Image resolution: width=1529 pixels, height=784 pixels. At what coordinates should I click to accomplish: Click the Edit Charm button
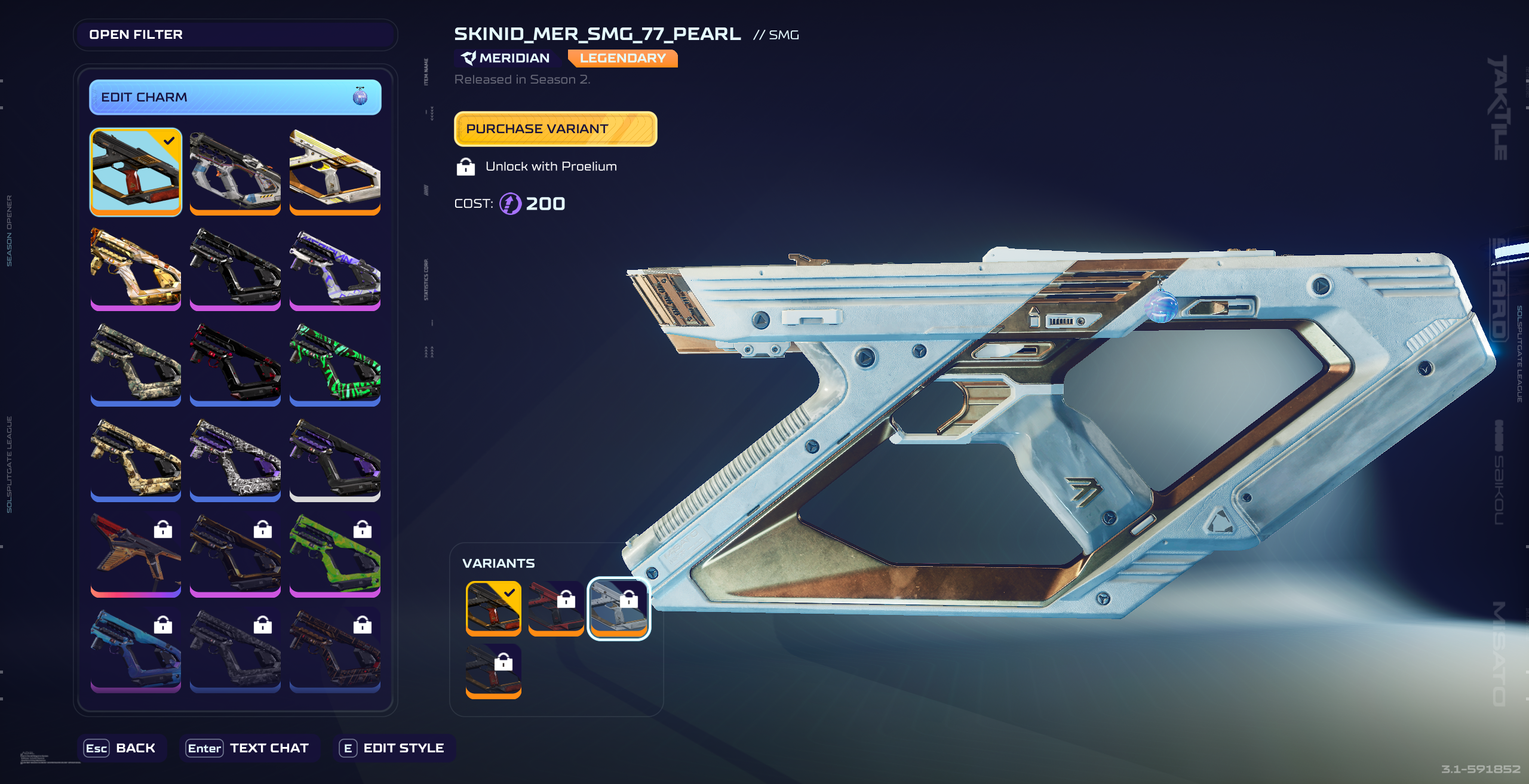tap(235, 97)
